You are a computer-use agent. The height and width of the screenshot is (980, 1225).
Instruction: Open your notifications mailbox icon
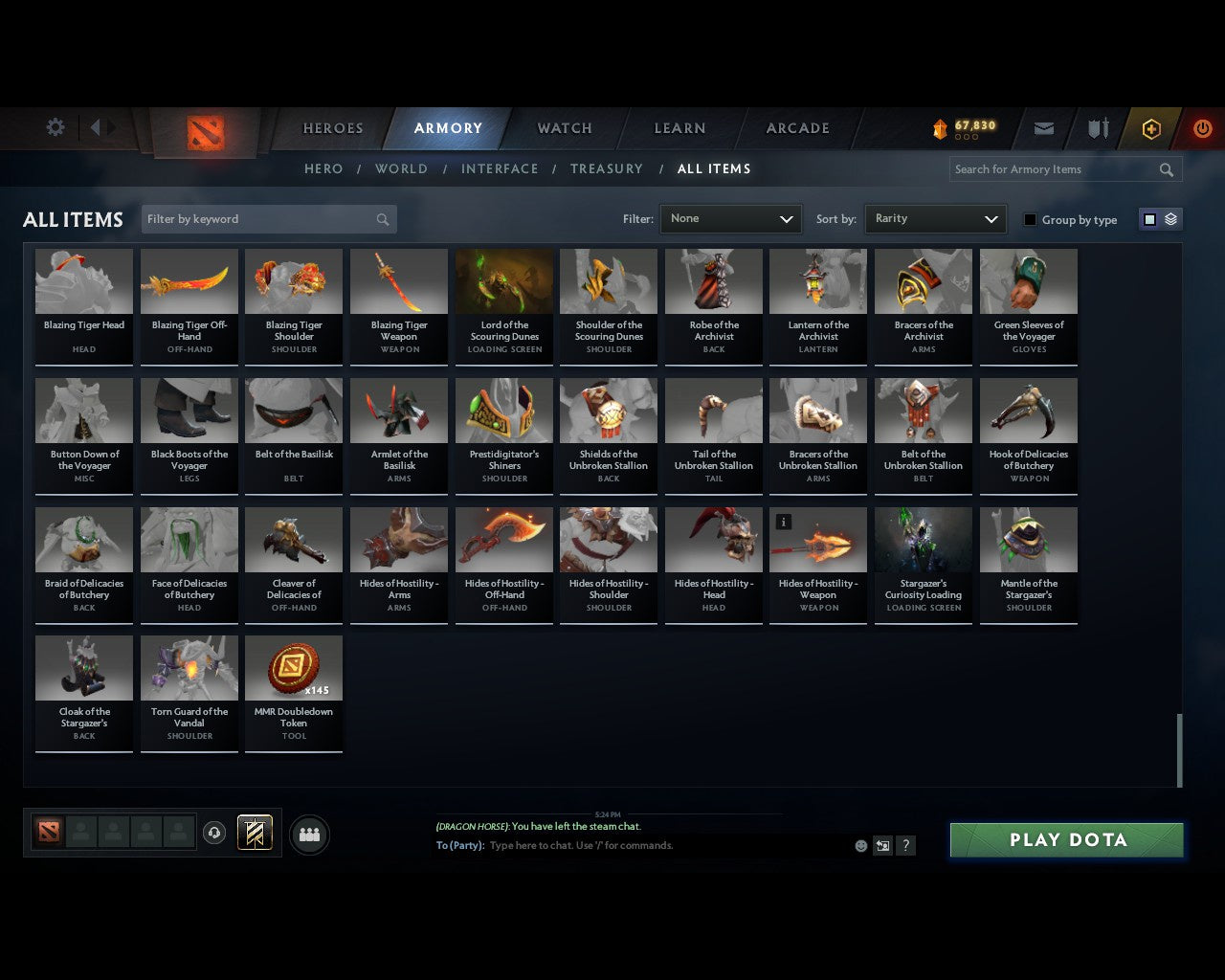[x=1043, y=128]
